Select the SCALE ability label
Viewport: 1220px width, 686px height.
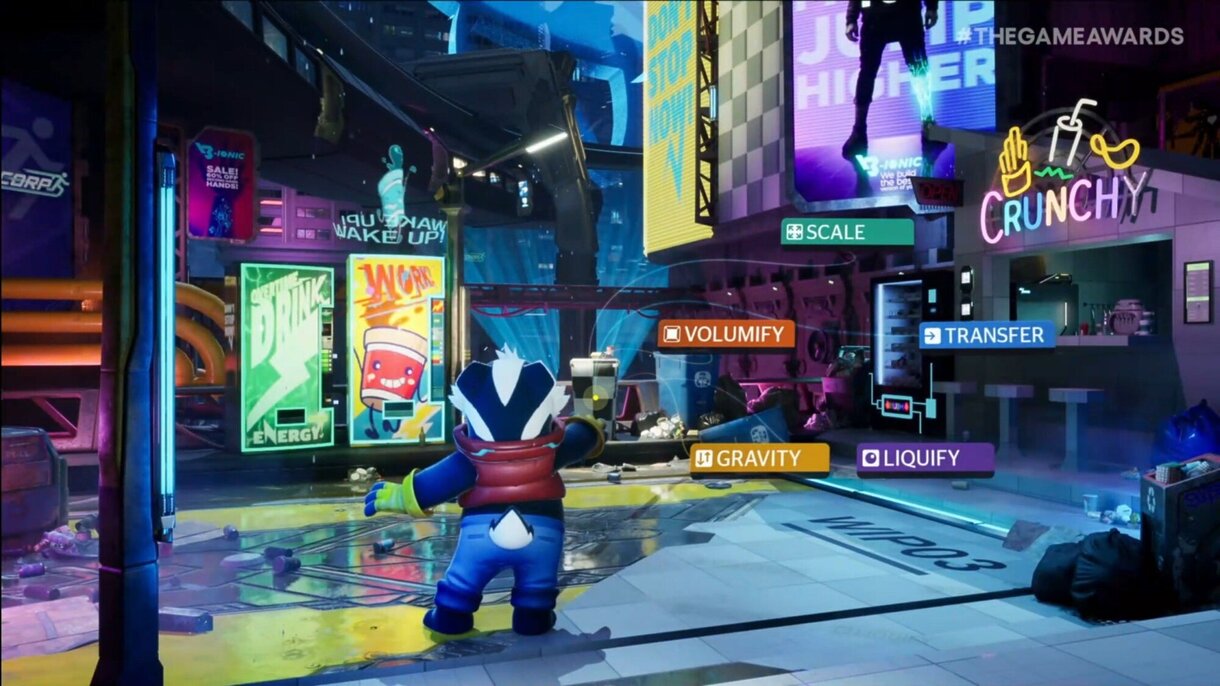tap(847, 232)
